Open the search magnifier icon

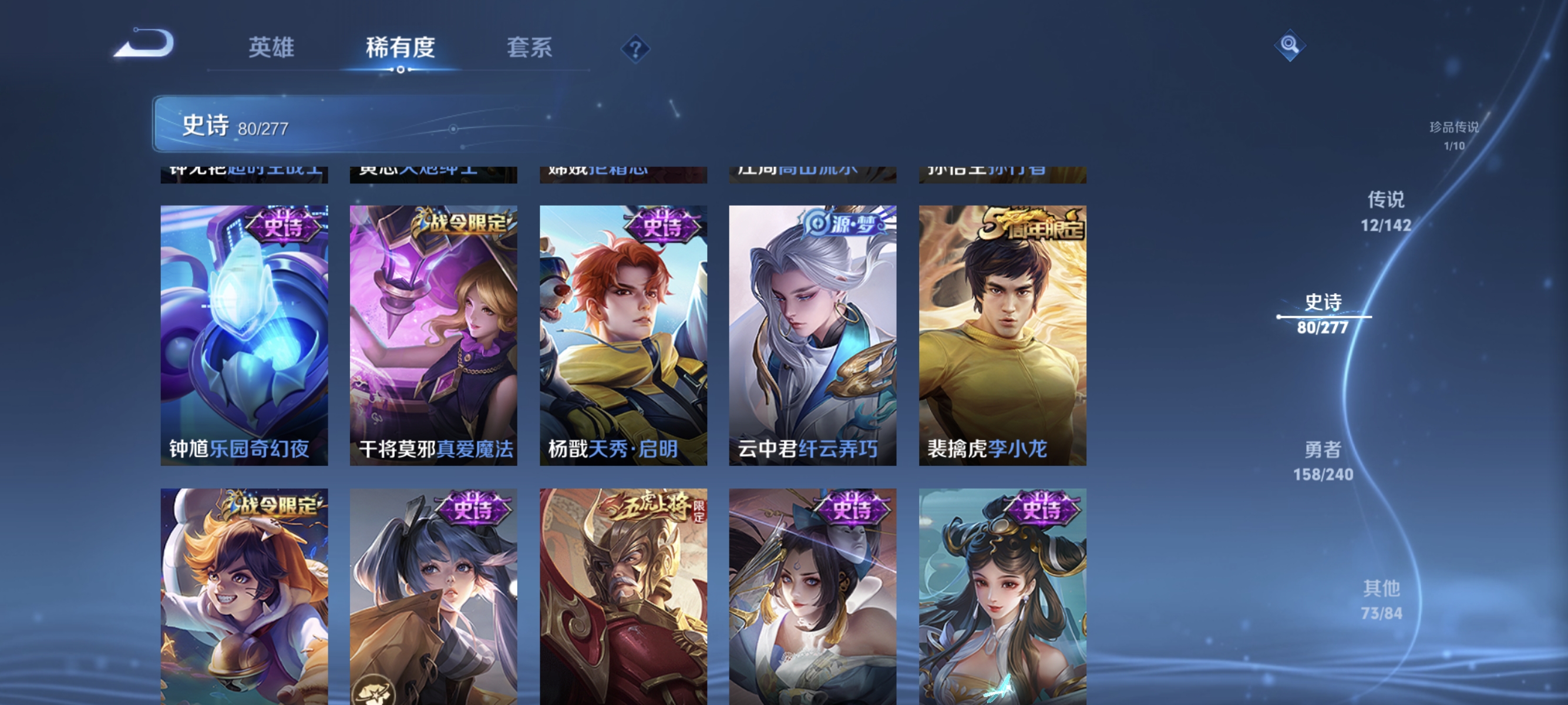(1290, 45)
